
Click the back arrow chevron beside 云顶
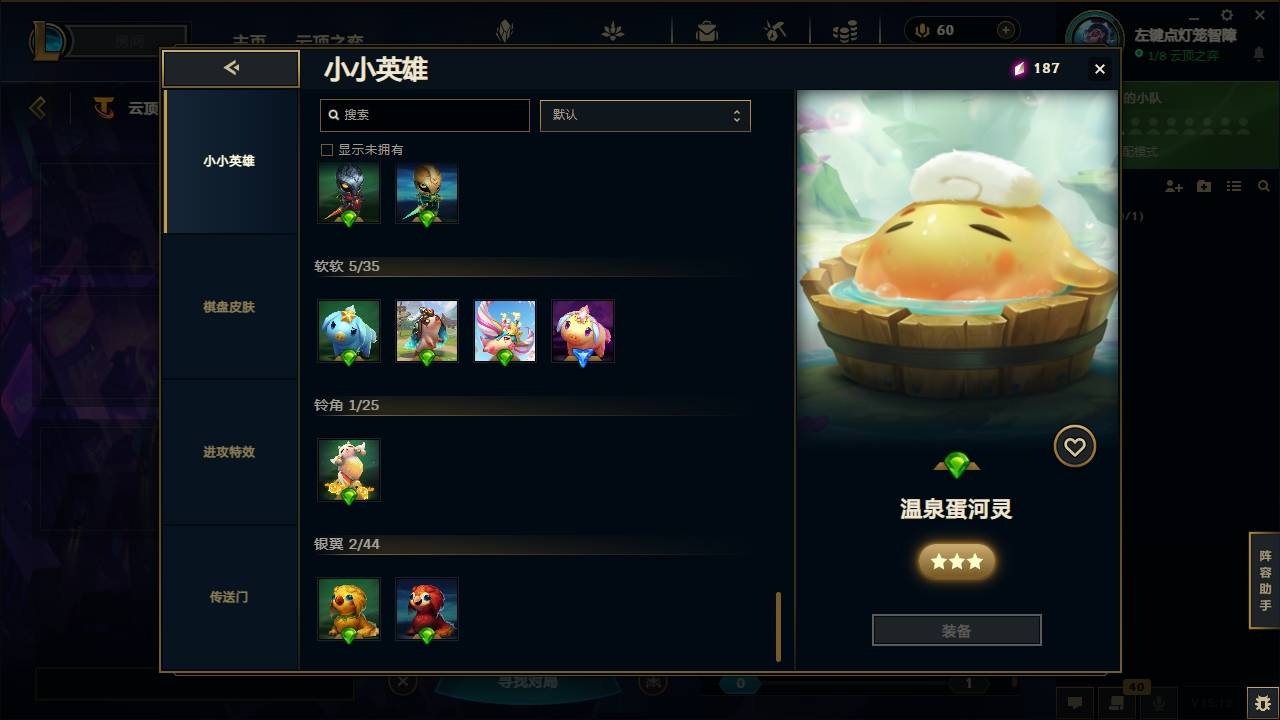(x=38, y=108)
